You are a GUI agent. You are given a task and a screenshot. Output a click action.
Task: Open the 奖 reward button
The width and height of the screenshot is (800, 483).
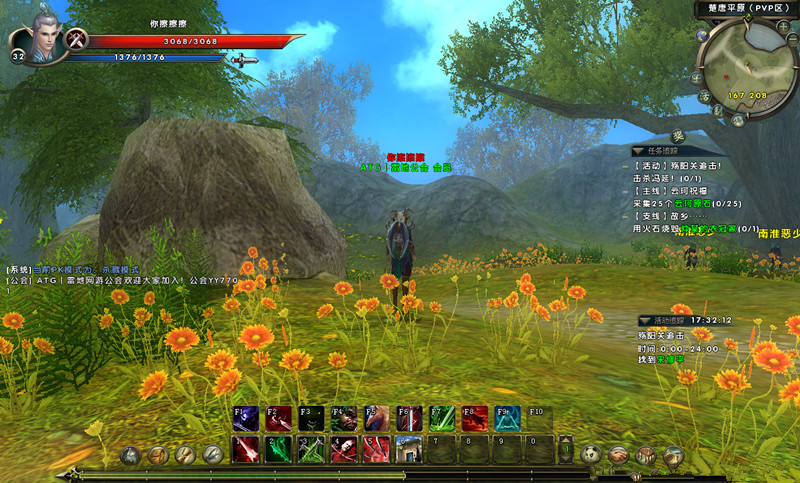pyautogui.click(x=678, y=137)
